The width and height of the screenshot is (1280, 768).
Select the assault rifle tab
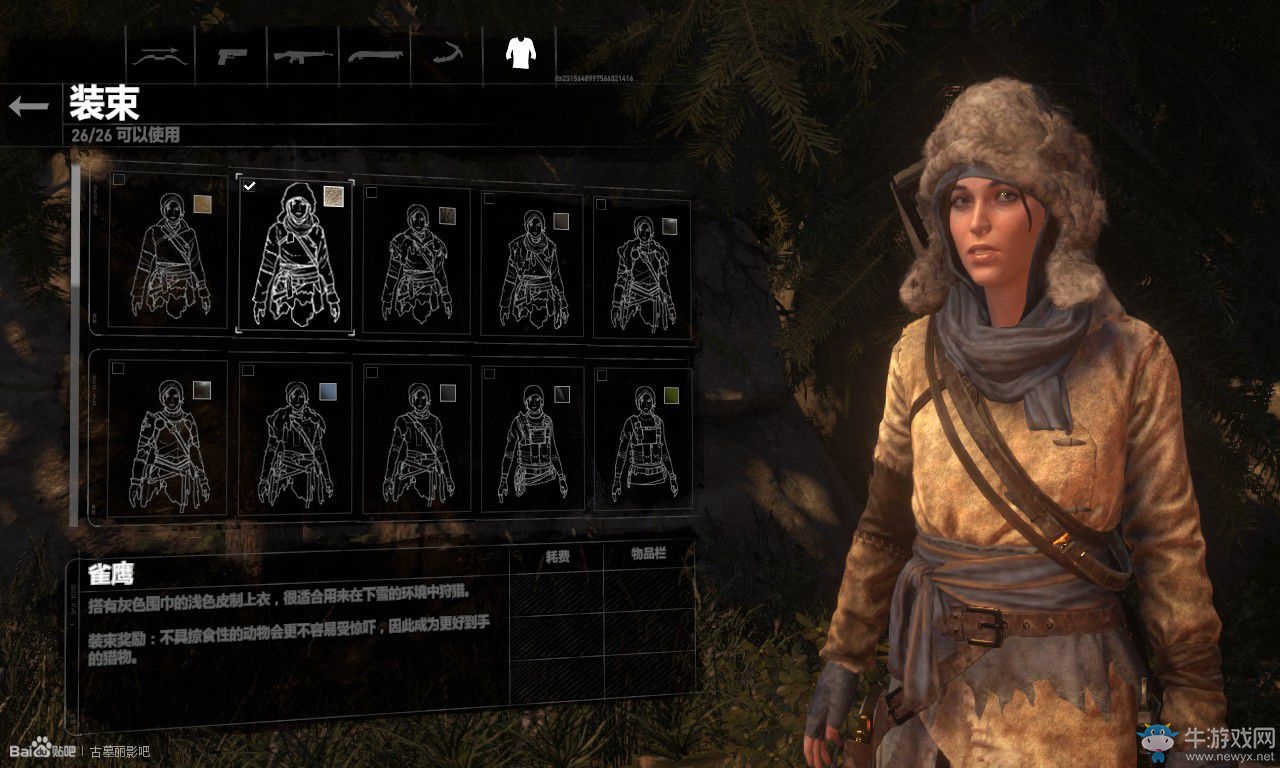[x=303, y=55]
